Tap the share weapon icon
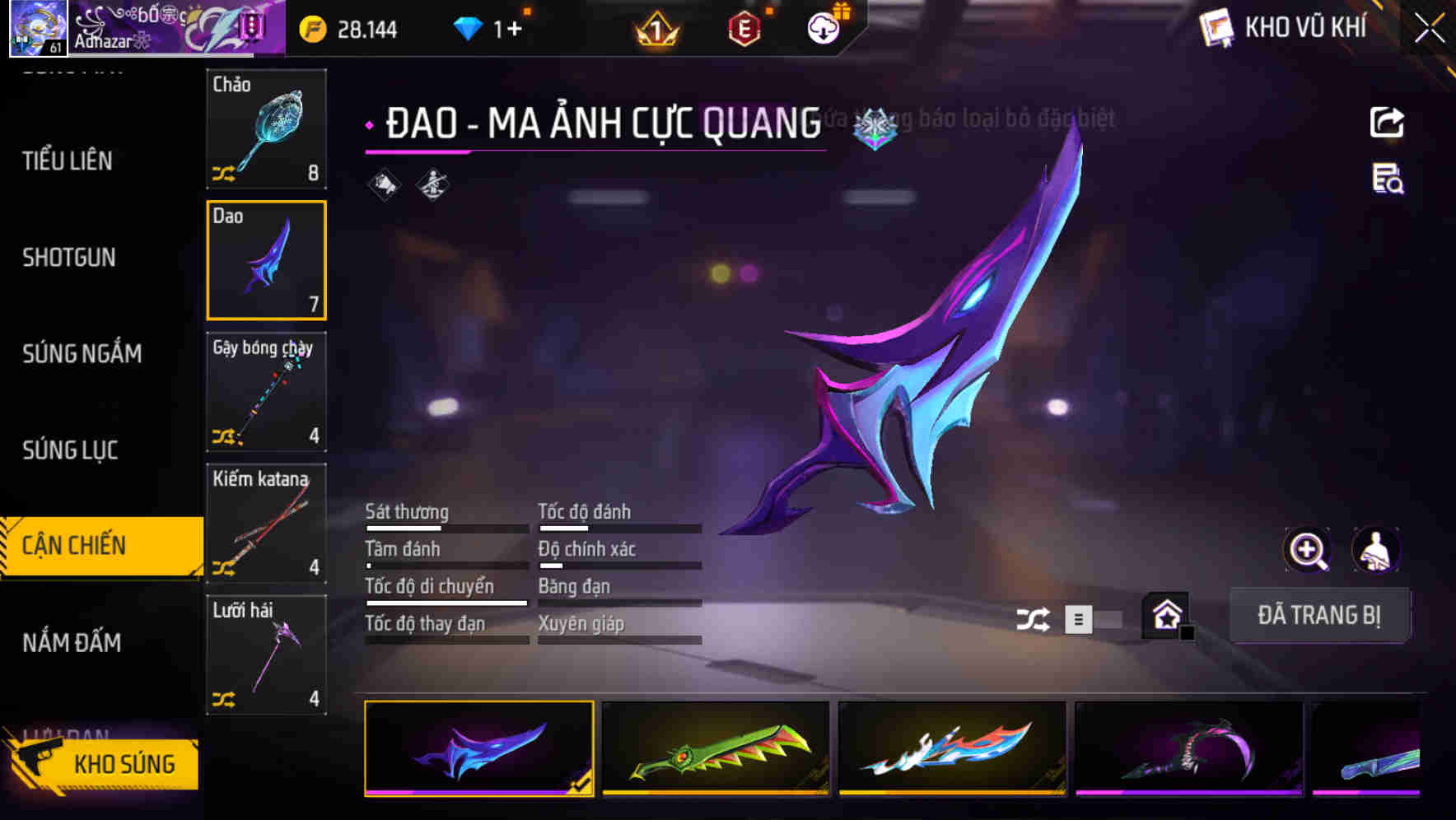 (x=1388, y=122)
